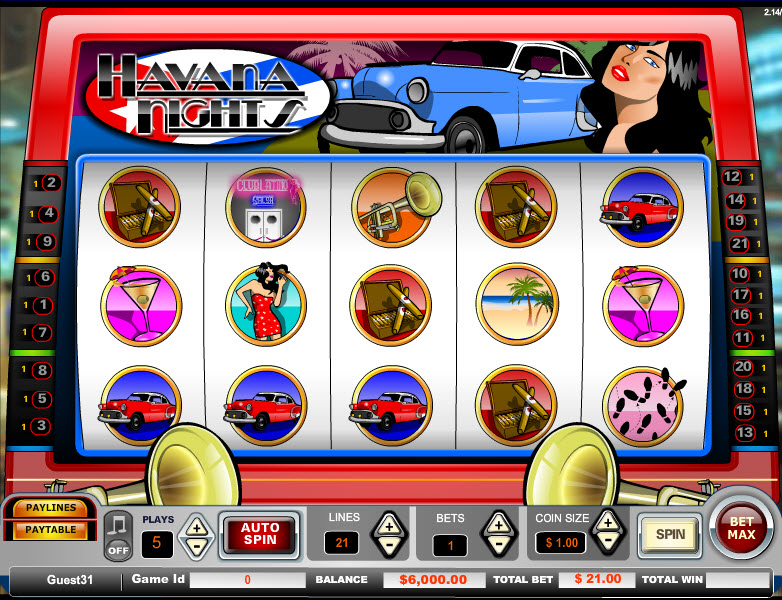Raise the Bets amount

coord(497,523)
